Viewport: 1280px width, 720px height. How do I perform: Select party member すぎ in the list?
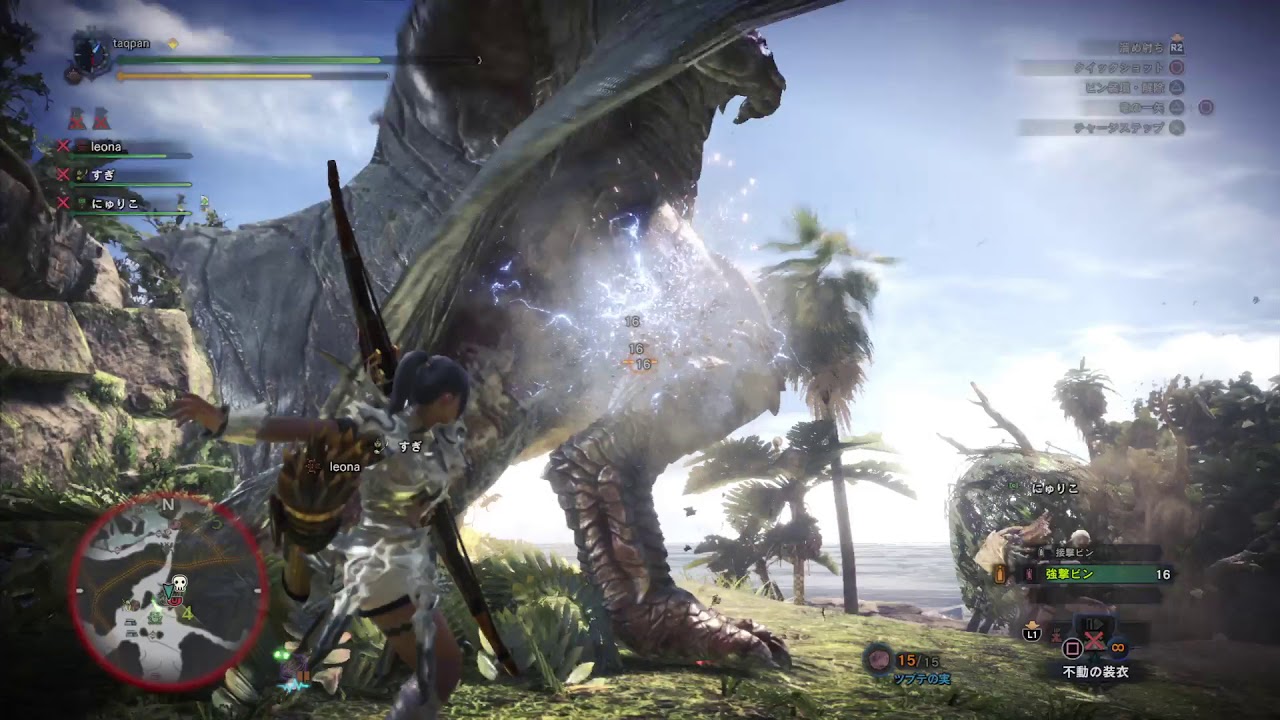103,175
